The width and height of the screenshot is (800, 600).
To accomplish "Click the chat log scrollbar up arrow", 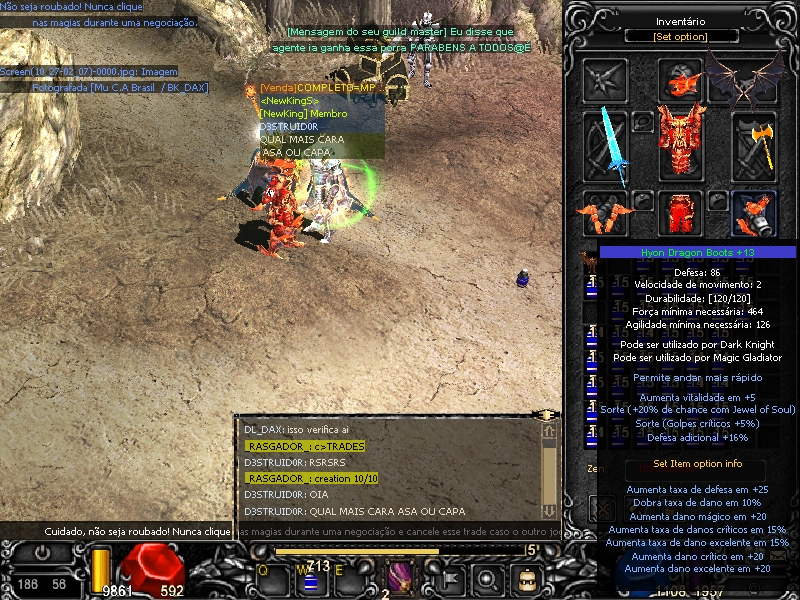I will pos(548,431).
